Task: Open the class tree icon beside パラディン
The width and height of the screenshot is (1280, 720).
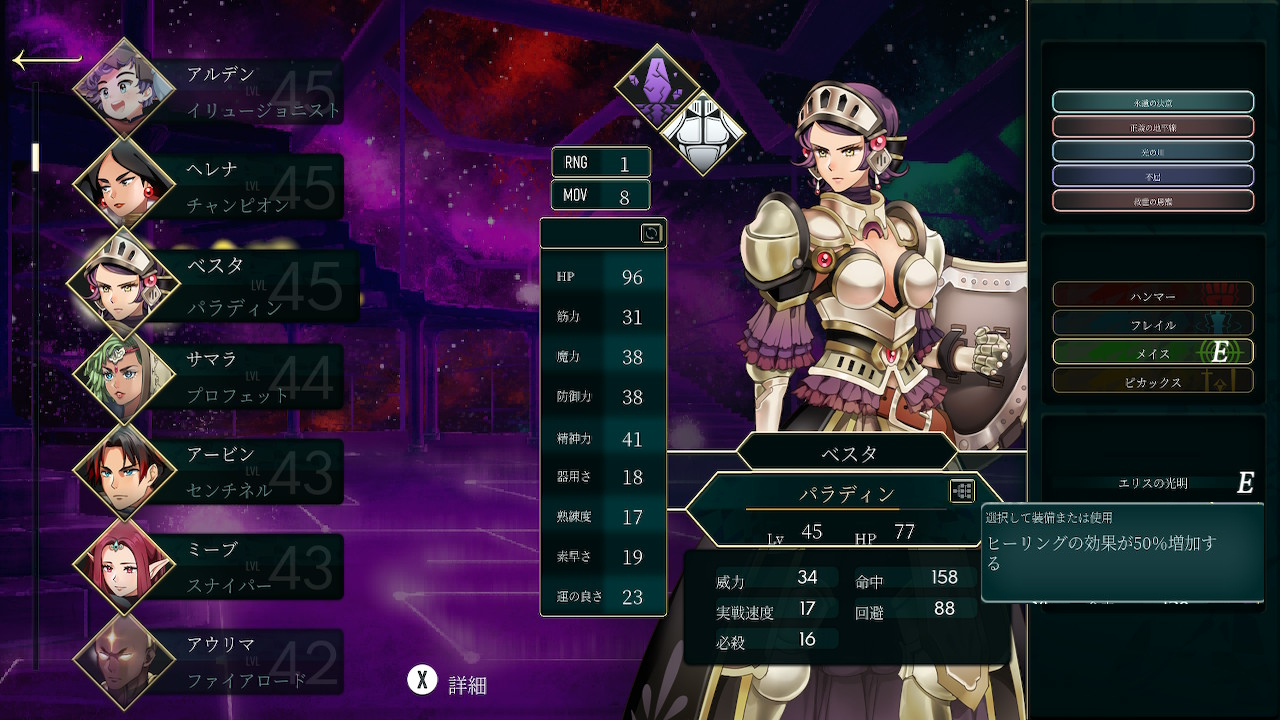Action: tap(961, 491)
